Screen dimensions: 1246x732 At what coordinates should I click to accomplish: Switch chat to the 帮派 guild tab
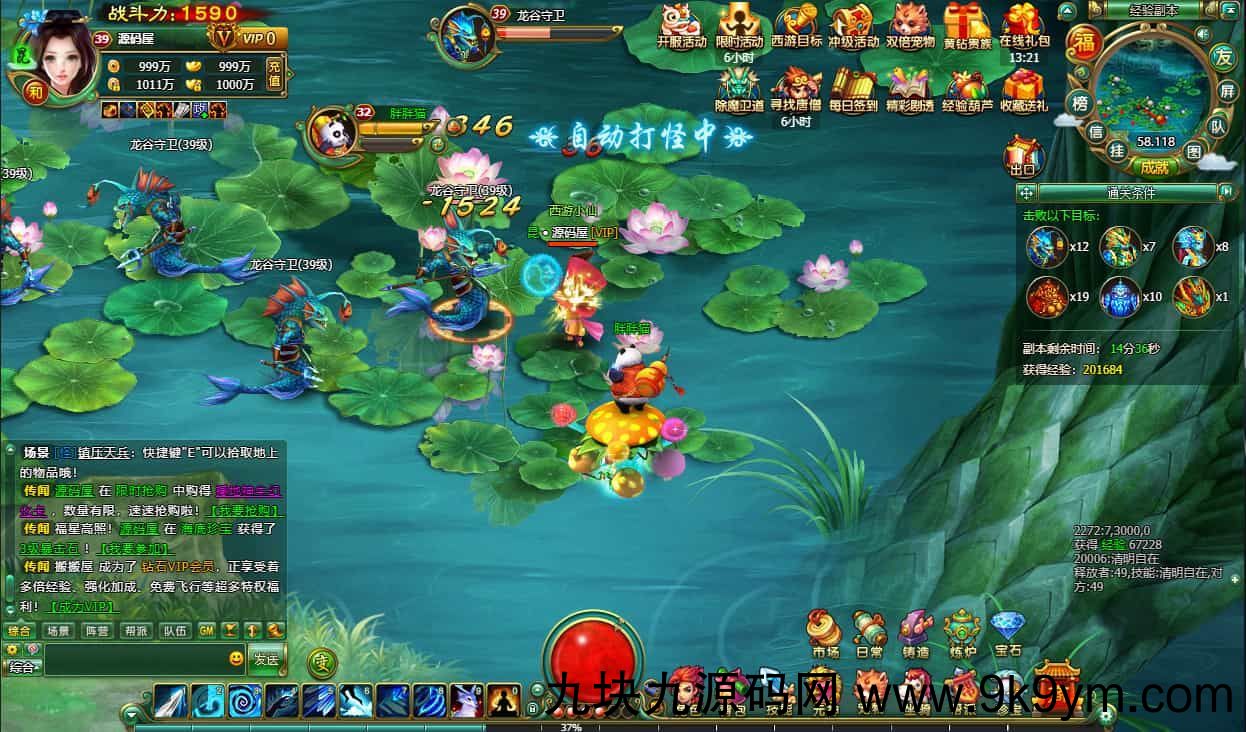[x=135, y=631]
